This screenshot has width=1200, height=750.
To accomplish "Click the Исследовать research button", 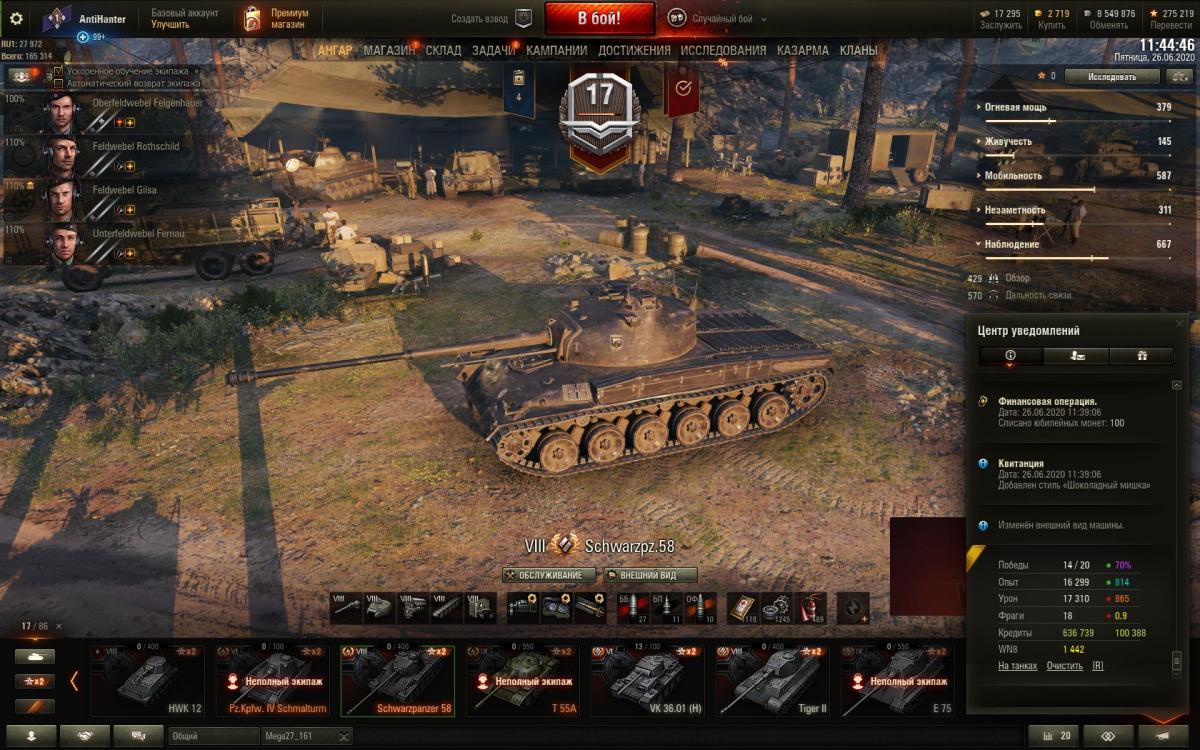I will tap(1112, 76).
